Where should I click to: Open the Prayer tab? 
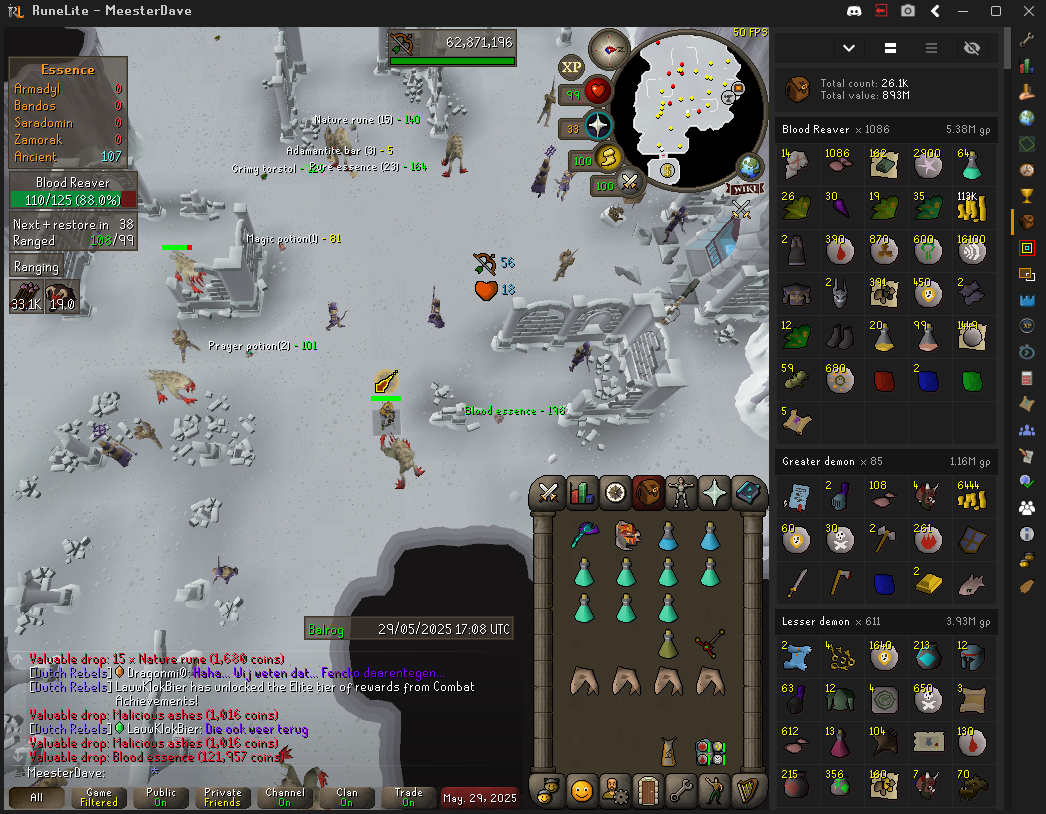(x=715, y=492)
